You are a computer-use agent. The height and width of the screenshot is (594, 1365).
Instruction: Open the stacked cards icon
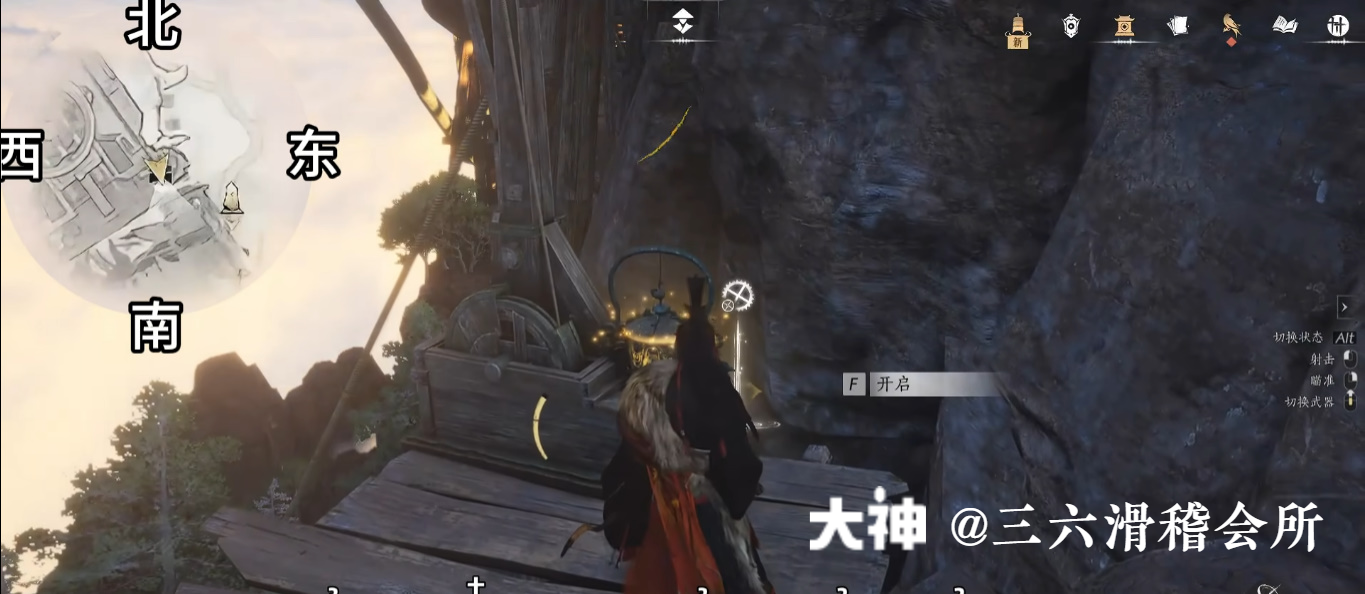pos(1178,27)
